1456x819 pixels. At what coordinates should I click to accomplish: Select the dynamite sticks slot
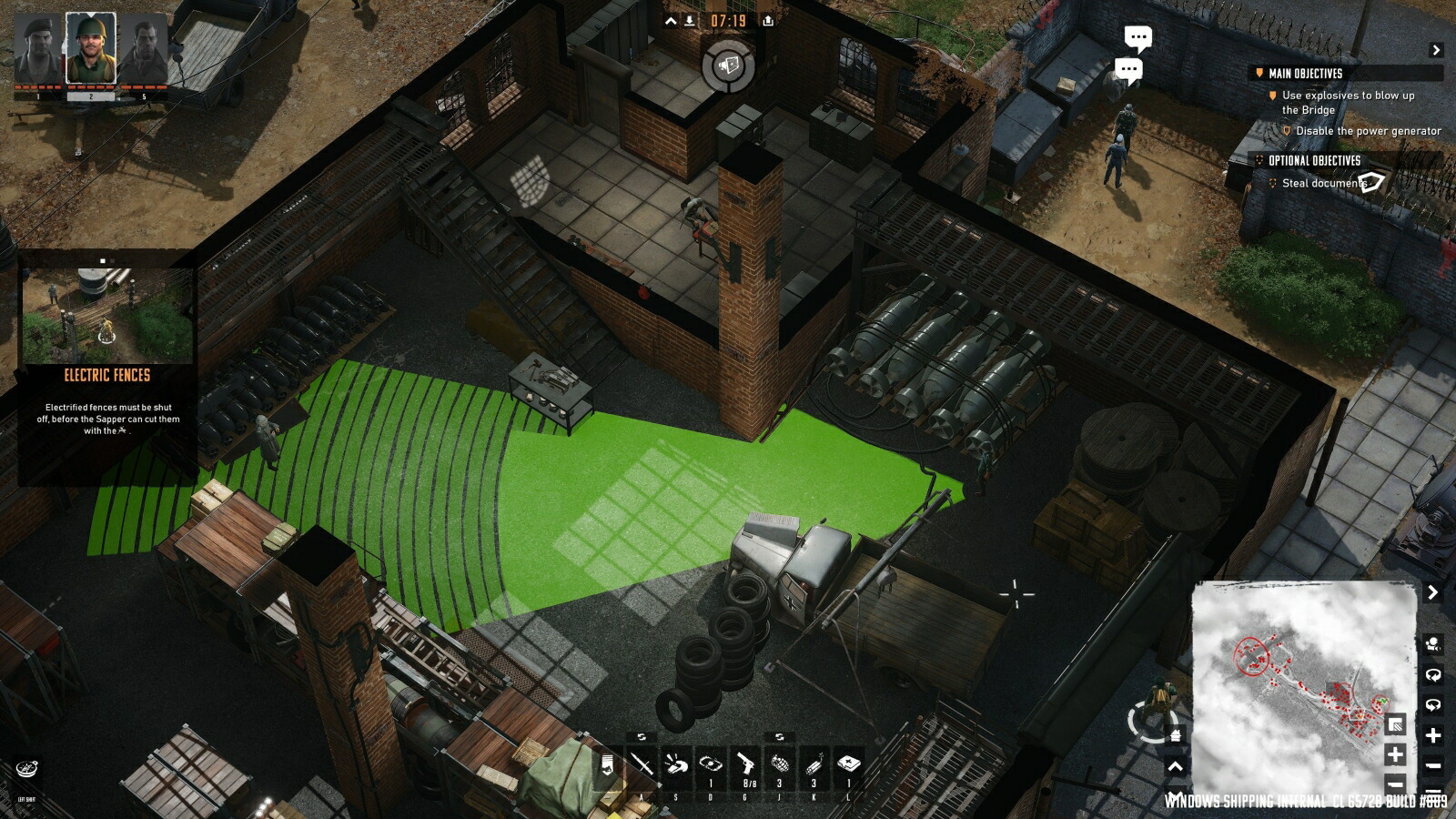(814, 763)
